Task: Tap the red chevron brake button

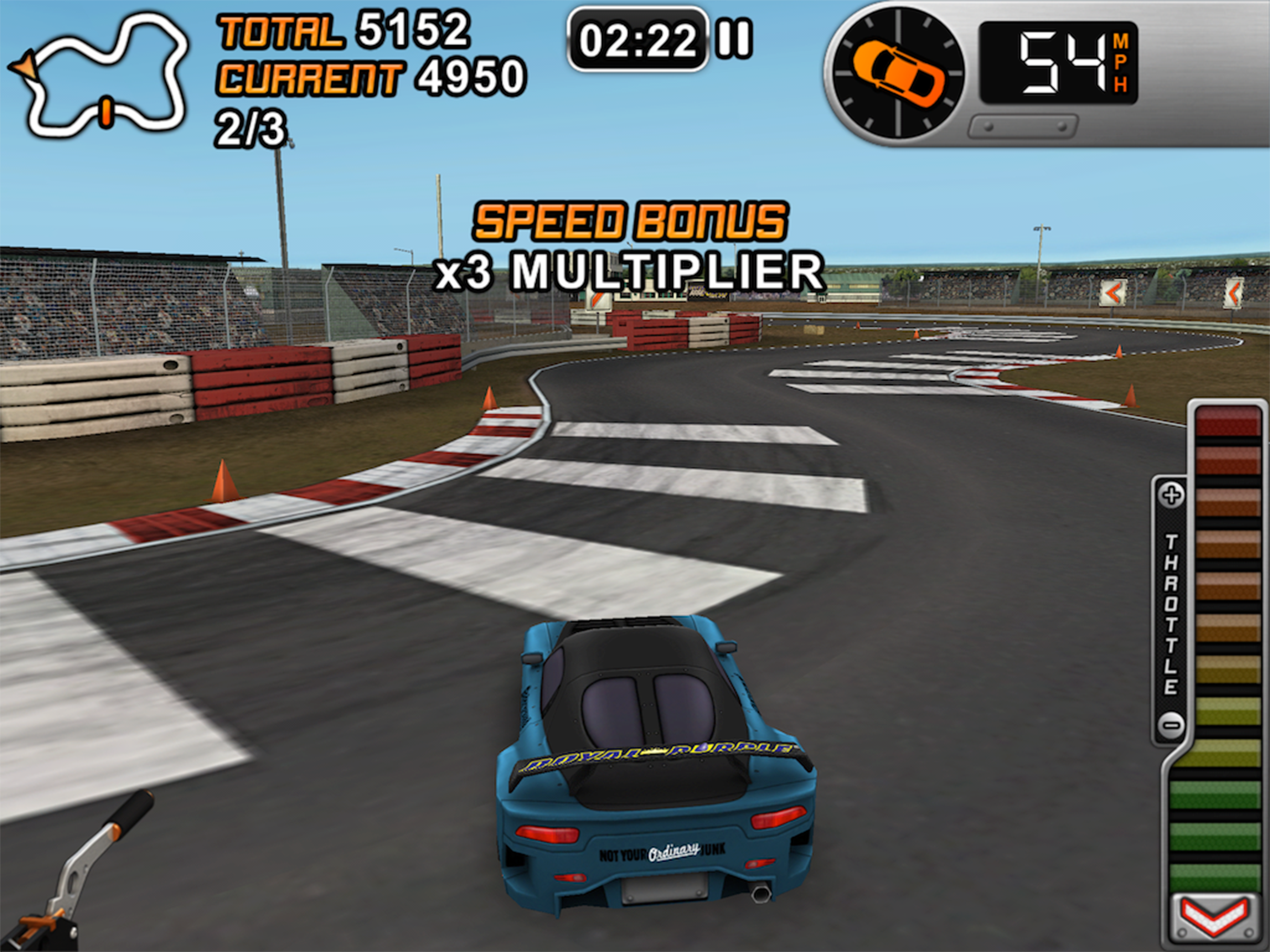Action: (x=1216, y=919)
